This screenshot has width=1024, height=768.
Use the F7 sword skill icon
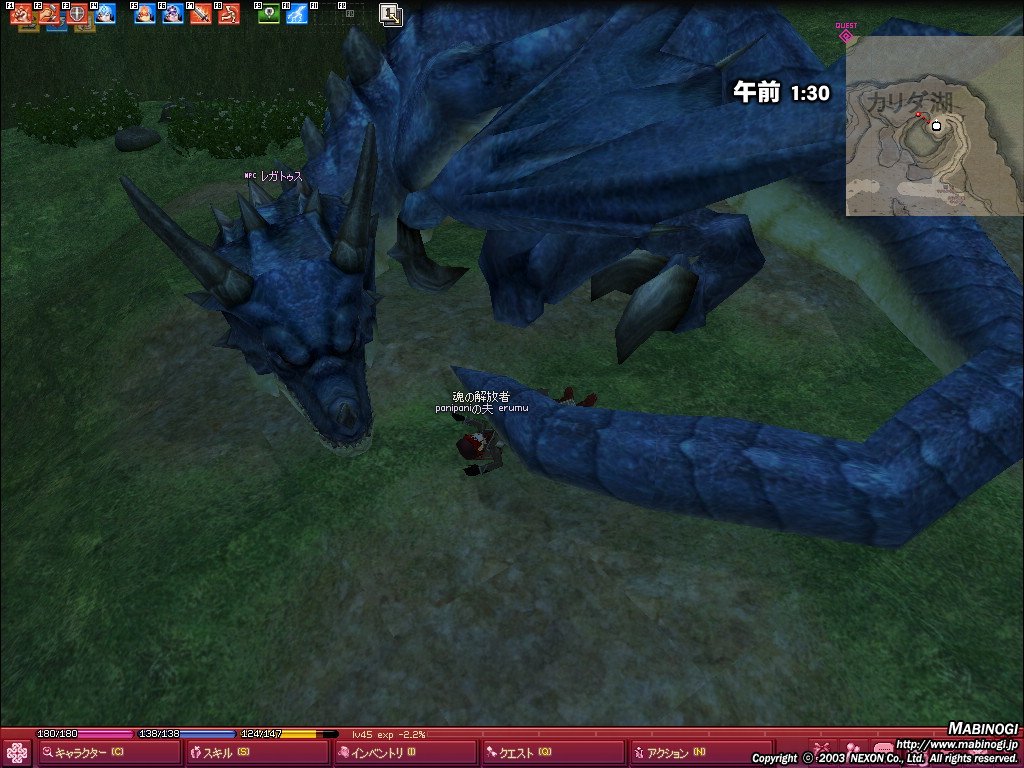click(x=201, y=14)
